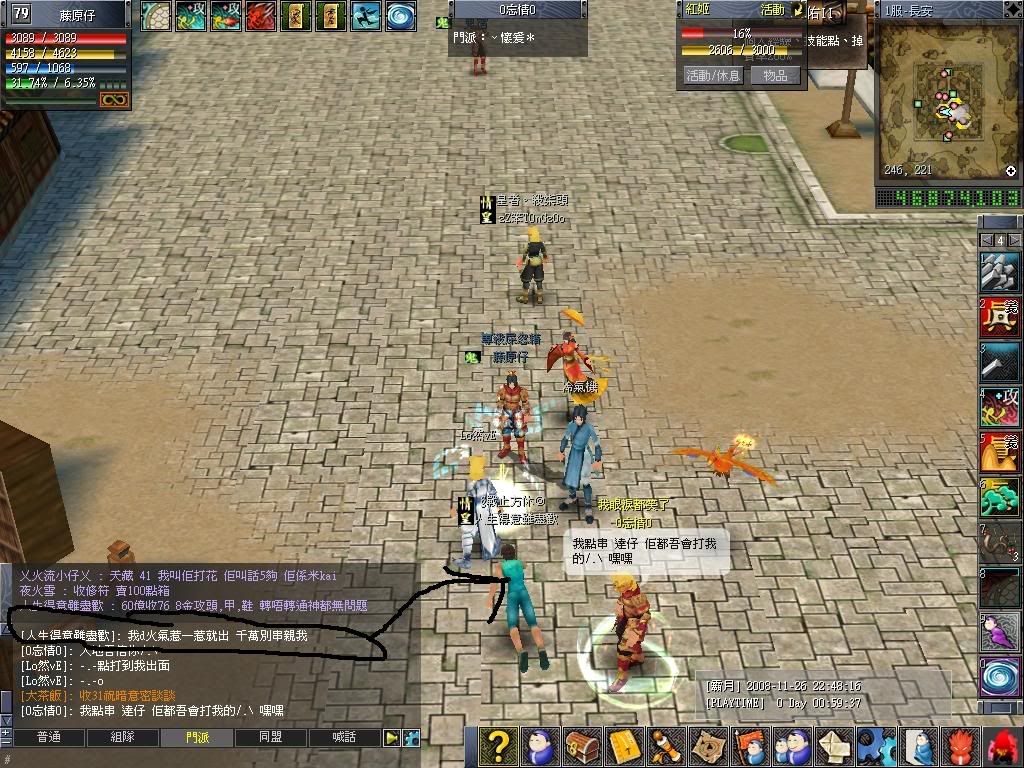1024x768 pixels.
Task: Click the chat text input field
Action: 200,760
